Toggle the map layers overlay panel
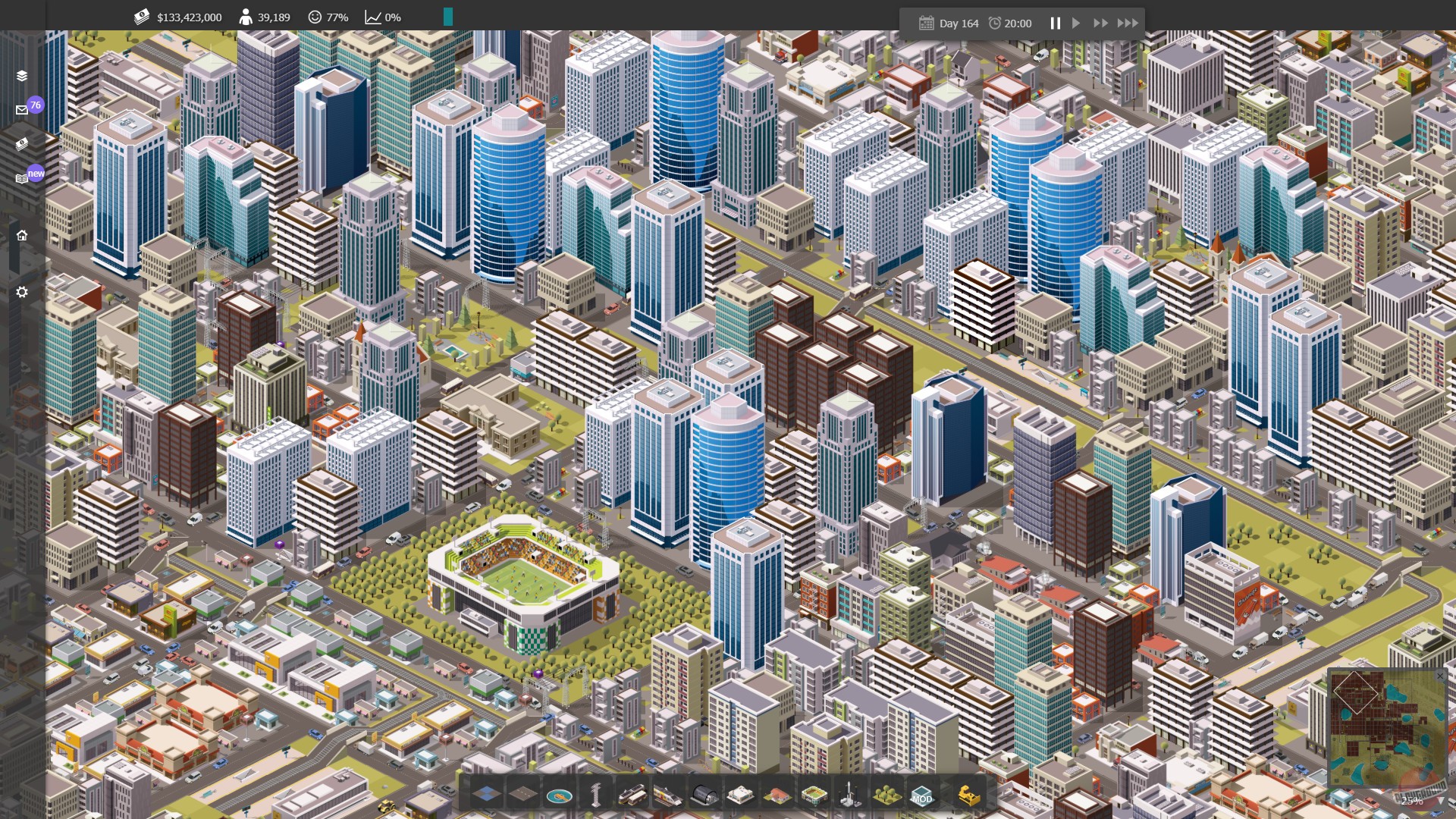The image size is (1456, 819). tap(21, 77)
